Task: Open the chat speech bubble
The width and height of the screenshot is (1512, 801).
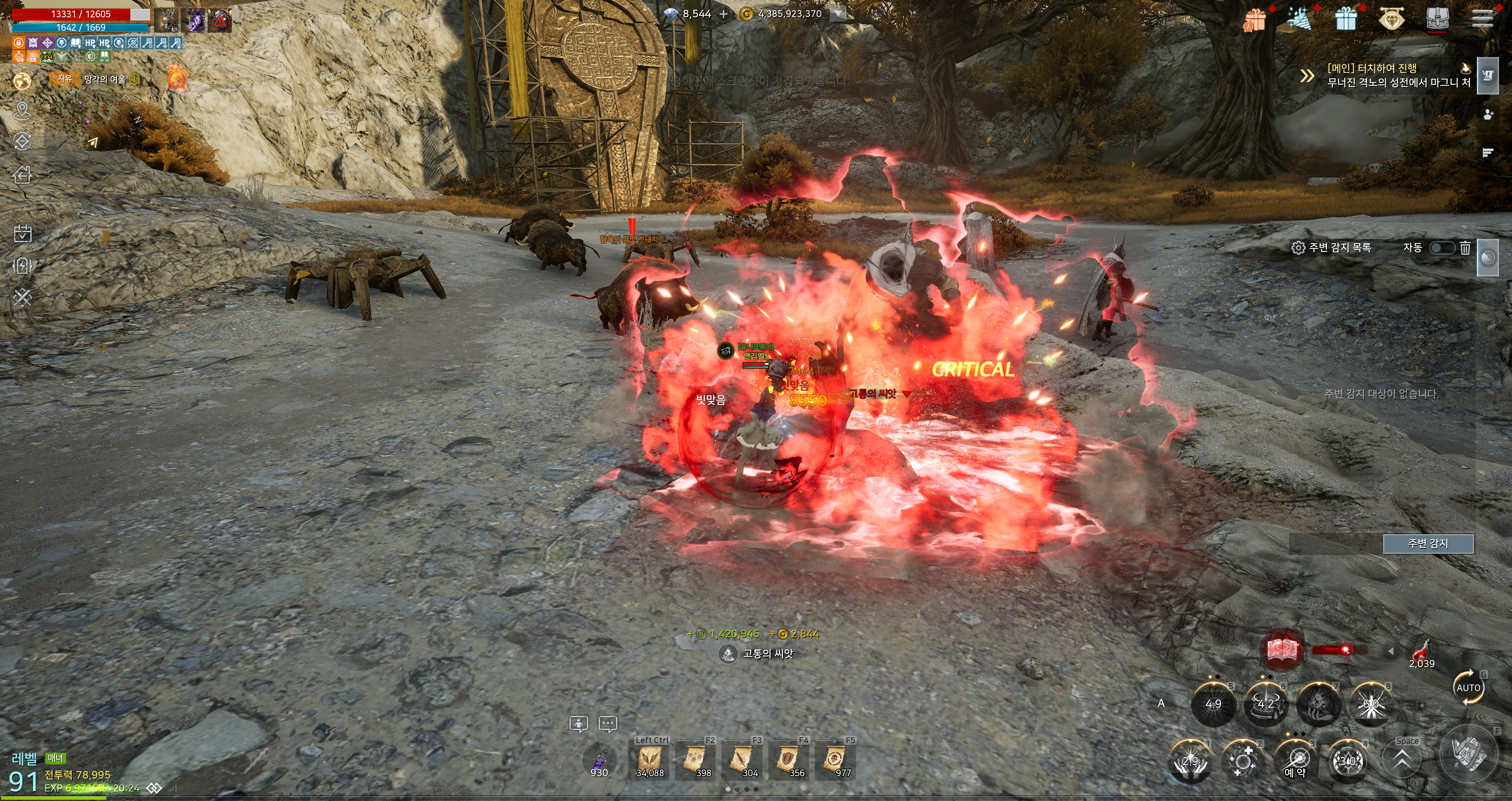Action: [608, 724]
